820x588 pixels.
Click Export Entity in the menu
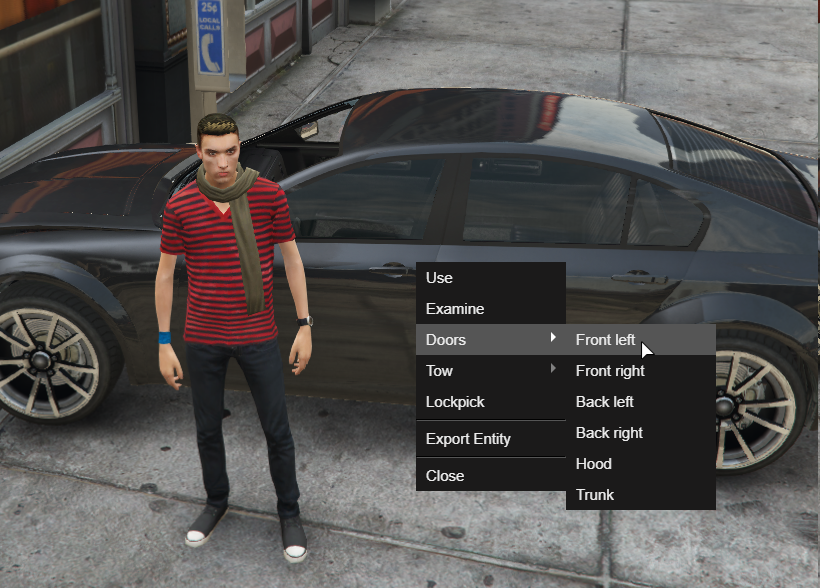click(468, 439)
